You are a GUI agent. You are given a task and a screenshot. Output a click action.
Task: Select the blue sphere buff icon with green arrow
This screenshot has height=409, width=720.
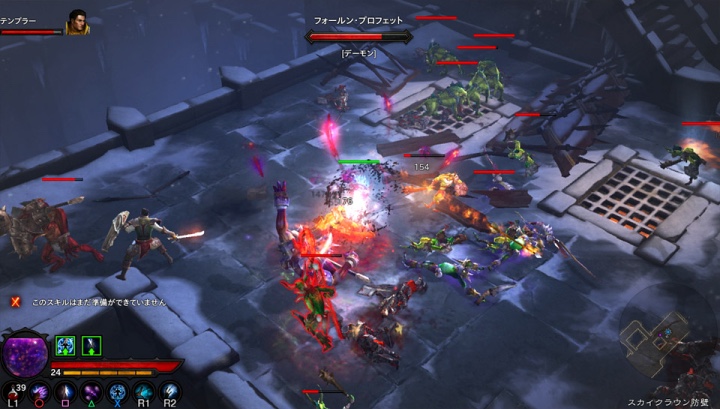[x=65, y=346]
